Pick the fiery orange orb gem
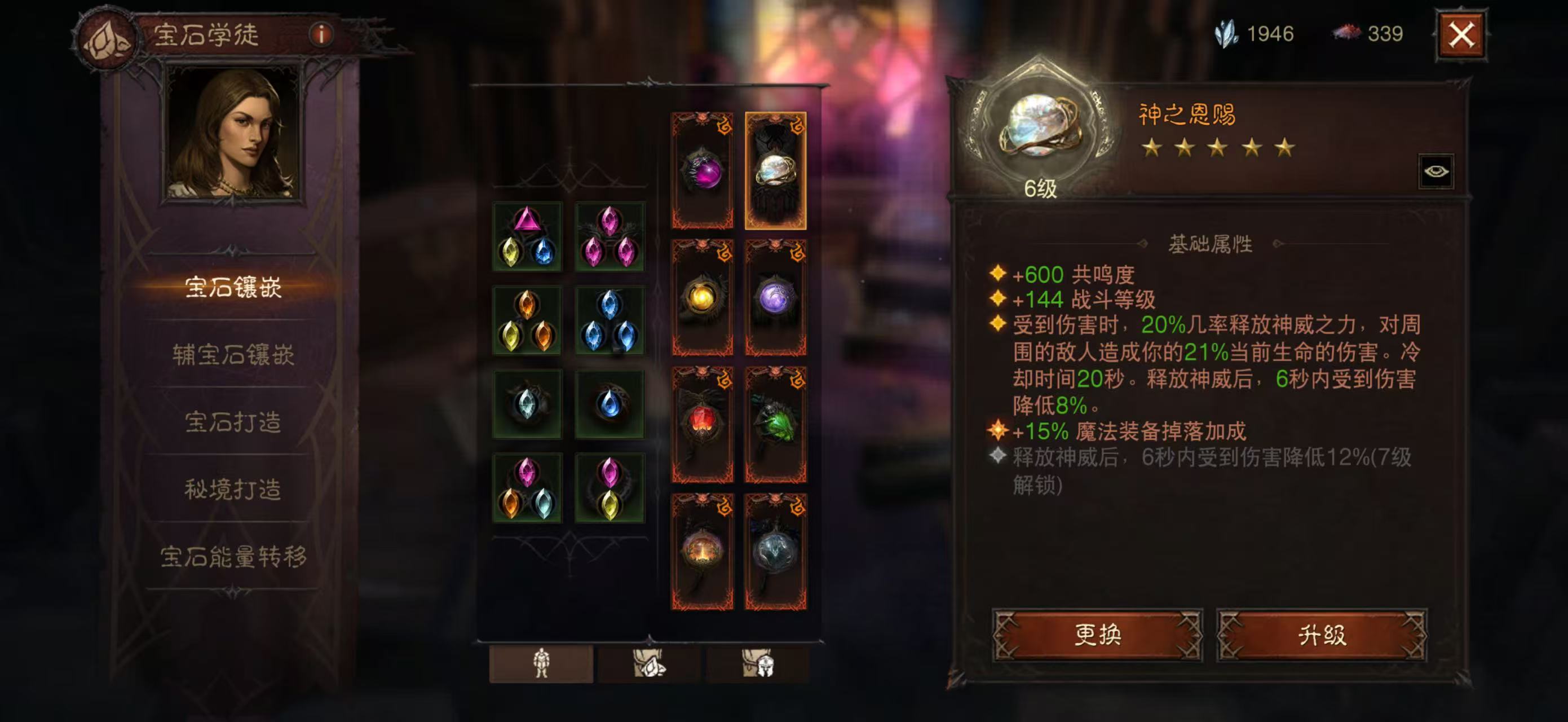 [703, 552]
